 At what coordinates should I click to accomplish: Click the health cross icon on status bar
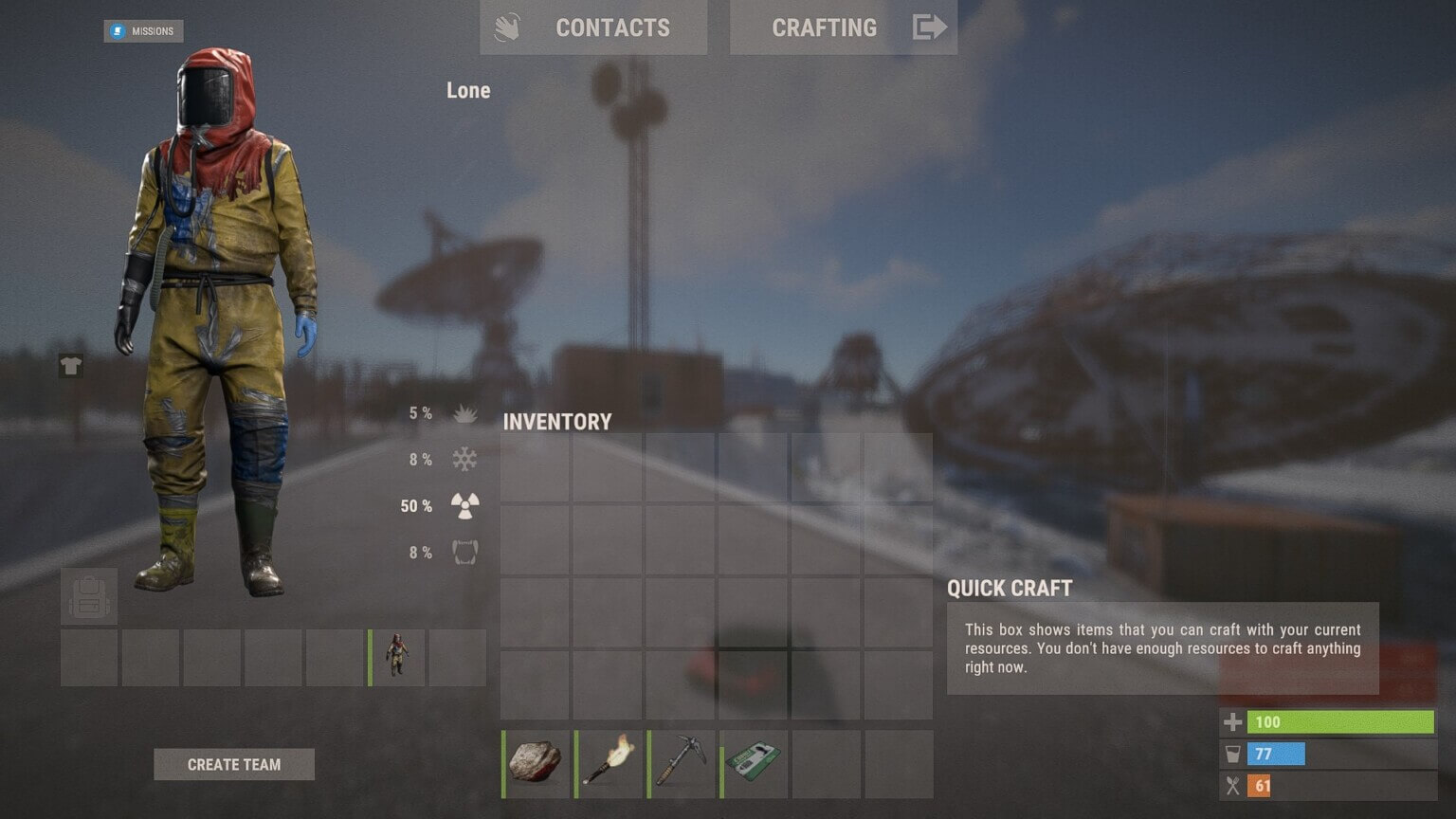tap(1232, 722)
